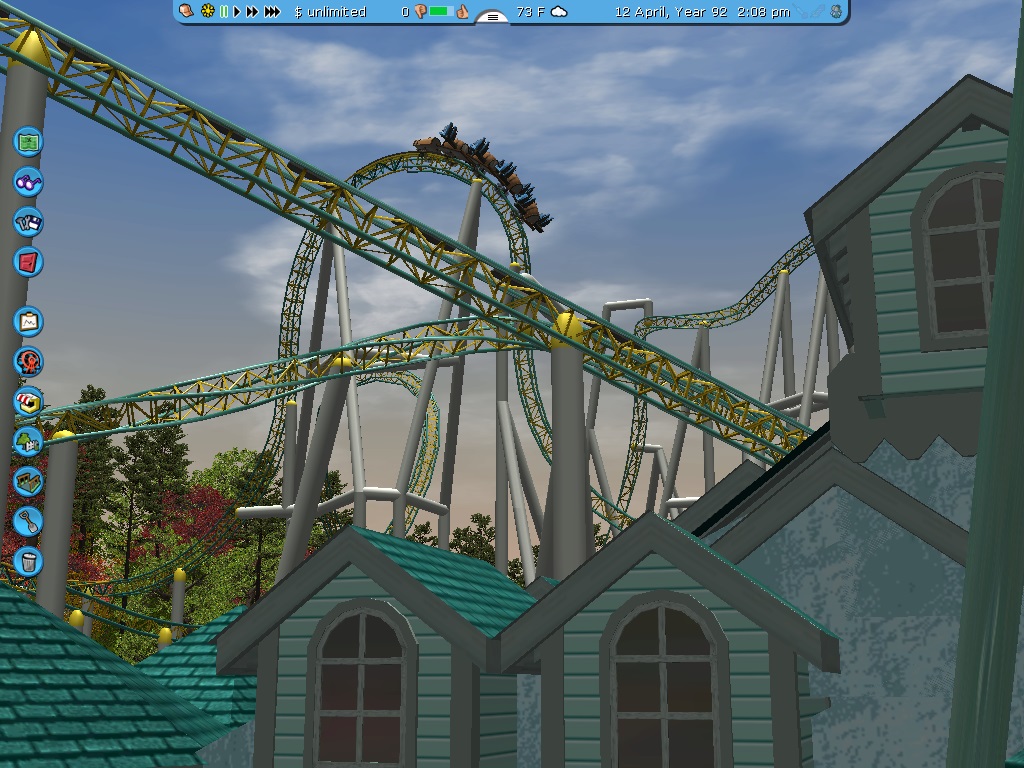Click the yellow sun icon in top bar
The width and height of the screenshot is (1024, 768).
[x=208, y=12]
